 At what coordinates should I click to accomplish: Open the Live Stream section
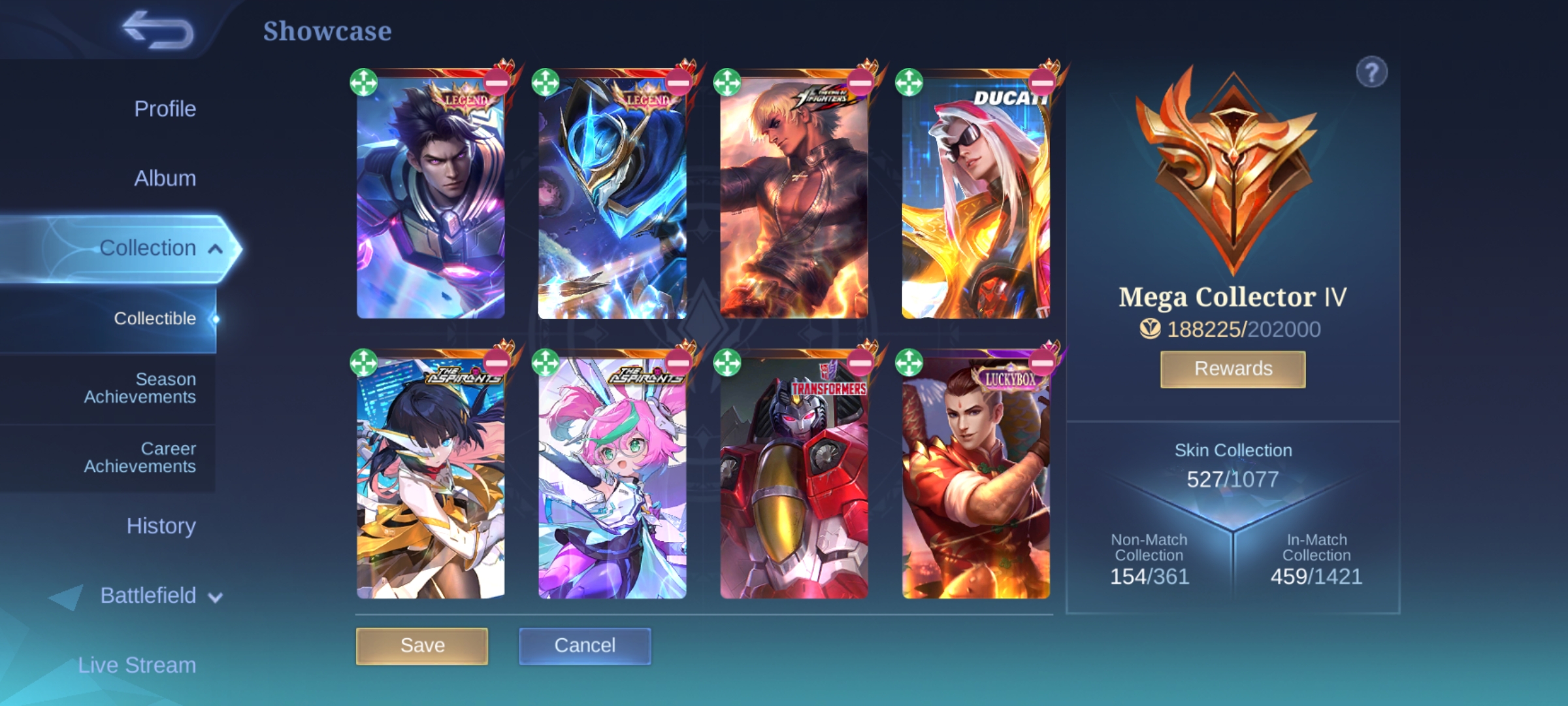click(x=137, y=665)
